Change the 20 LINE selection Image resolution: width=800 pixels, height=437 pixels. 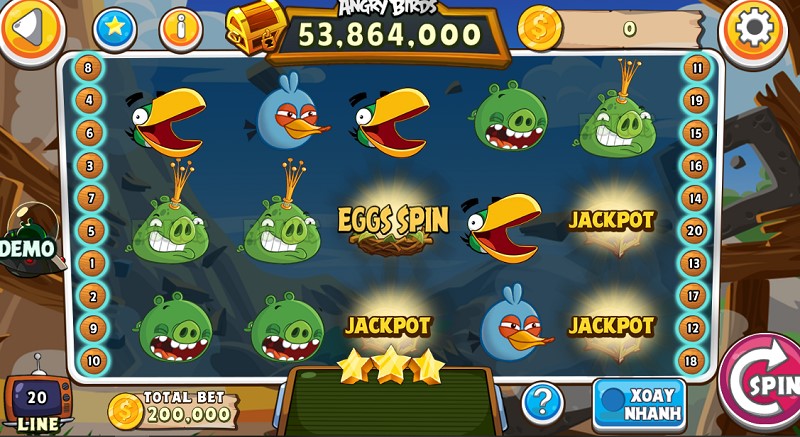click(37, 402)
